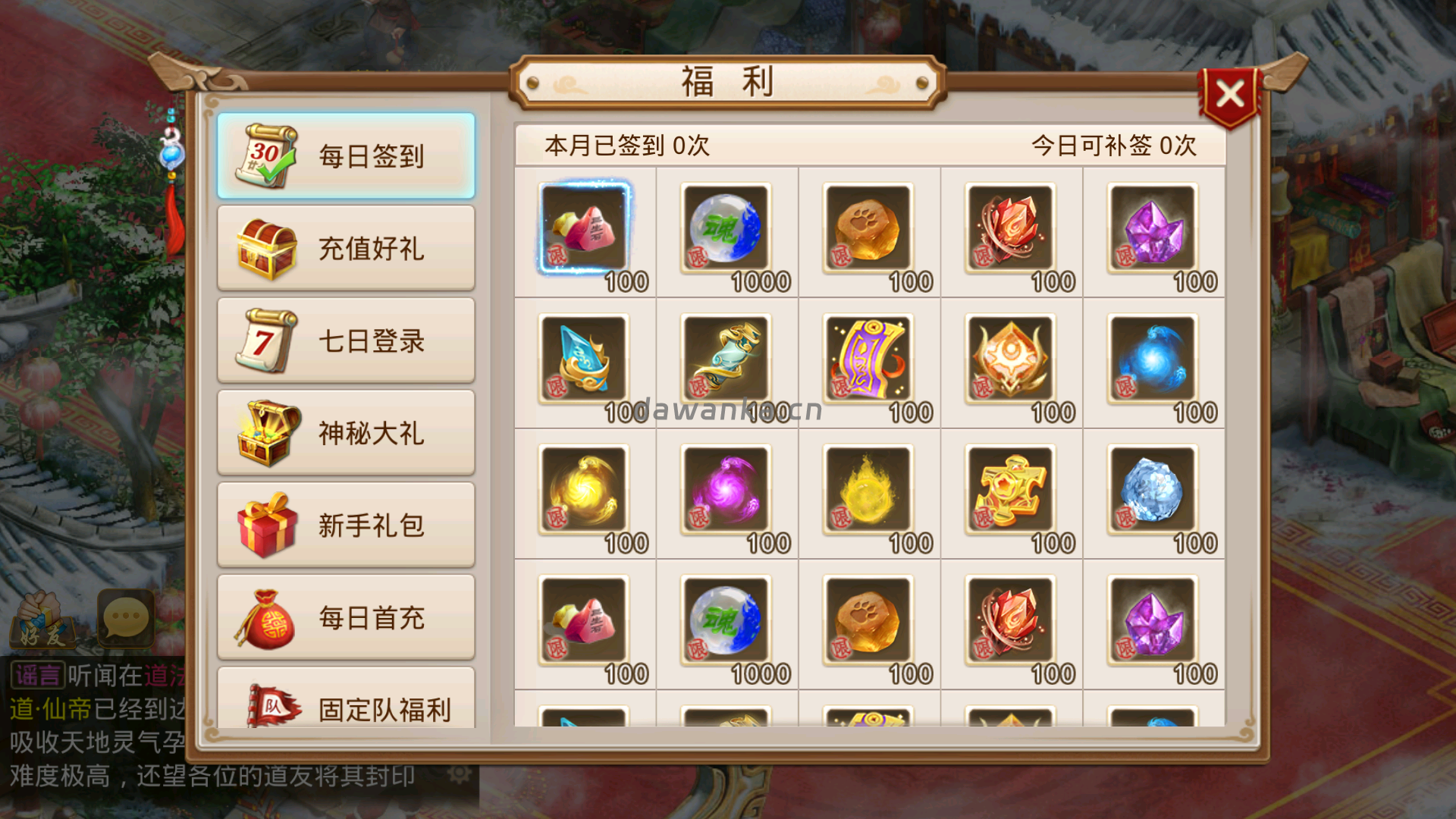Open the 好友 friends panel
This screenshot has width=1456, height=819.
(42, 618)
